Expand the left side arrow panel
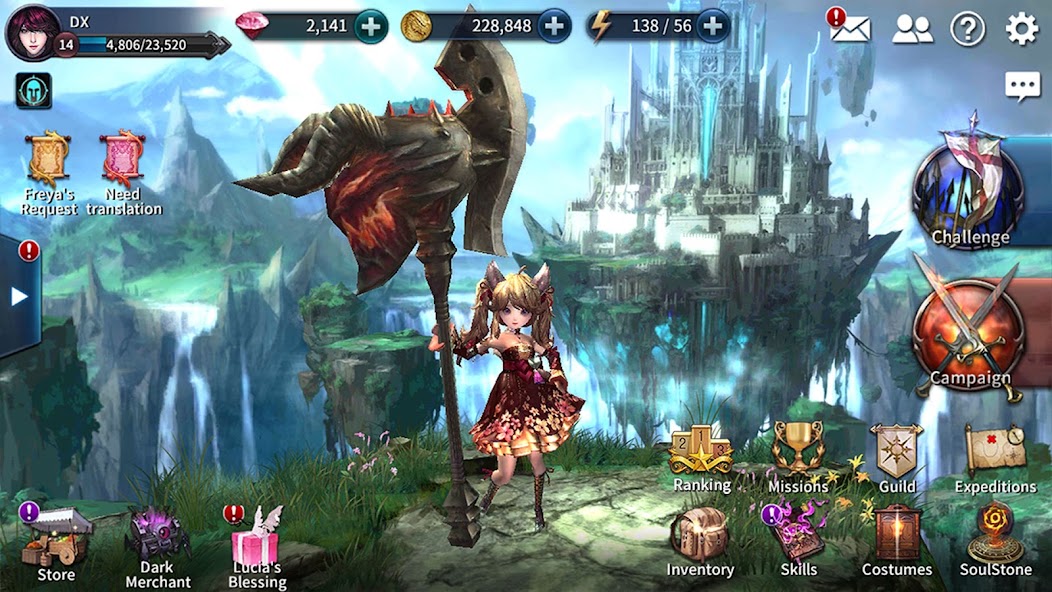This screenshot has width=1052, height=592. [x=19, y=296]
